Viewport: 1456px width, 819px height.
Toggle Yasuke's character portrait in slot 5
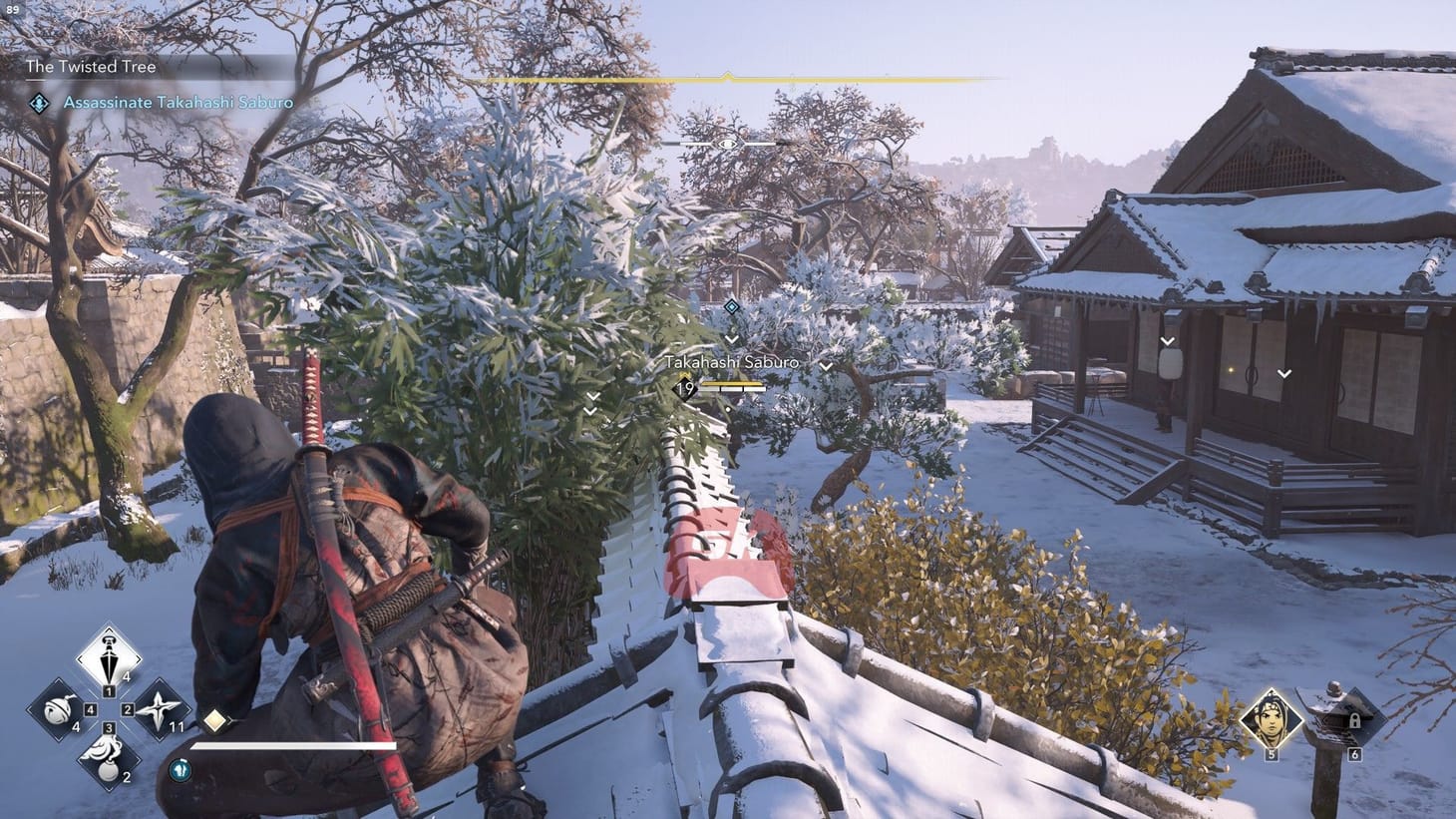coord(1272,720)
